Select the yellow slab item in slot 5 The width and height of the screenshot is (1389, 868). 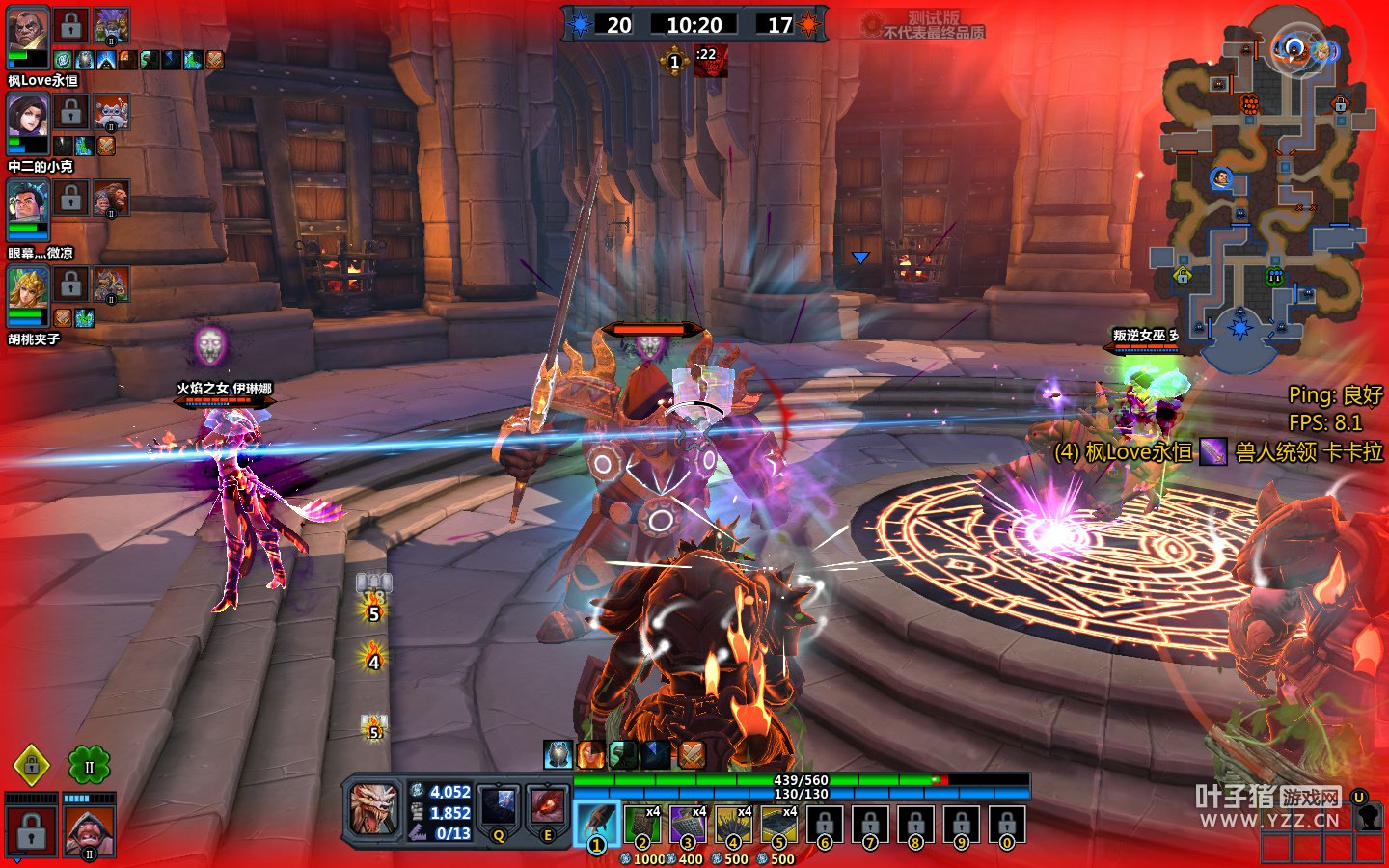(x=778, y=823)
